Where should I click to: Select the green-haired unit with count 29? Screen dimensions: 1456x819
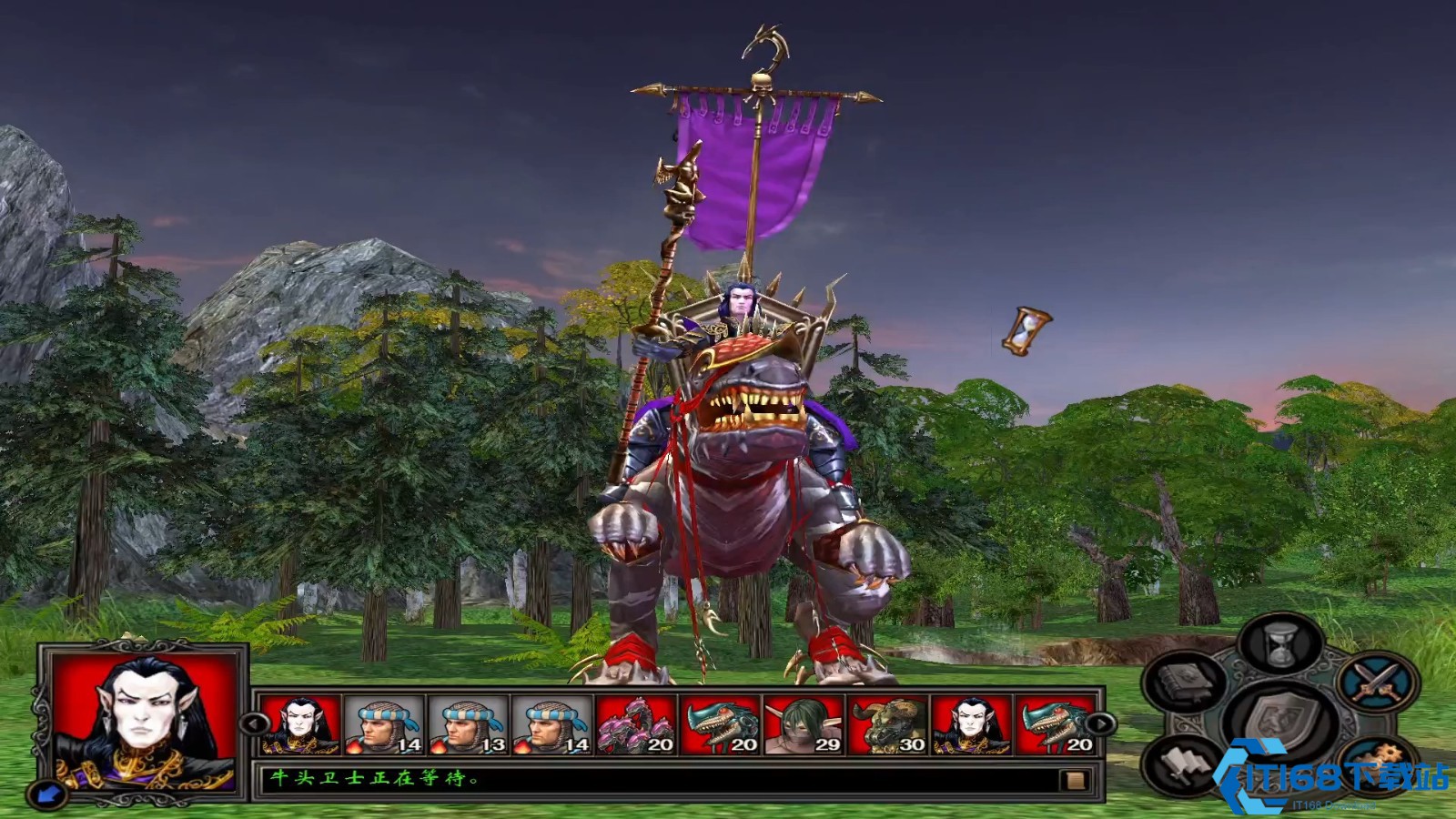point(803,725)
